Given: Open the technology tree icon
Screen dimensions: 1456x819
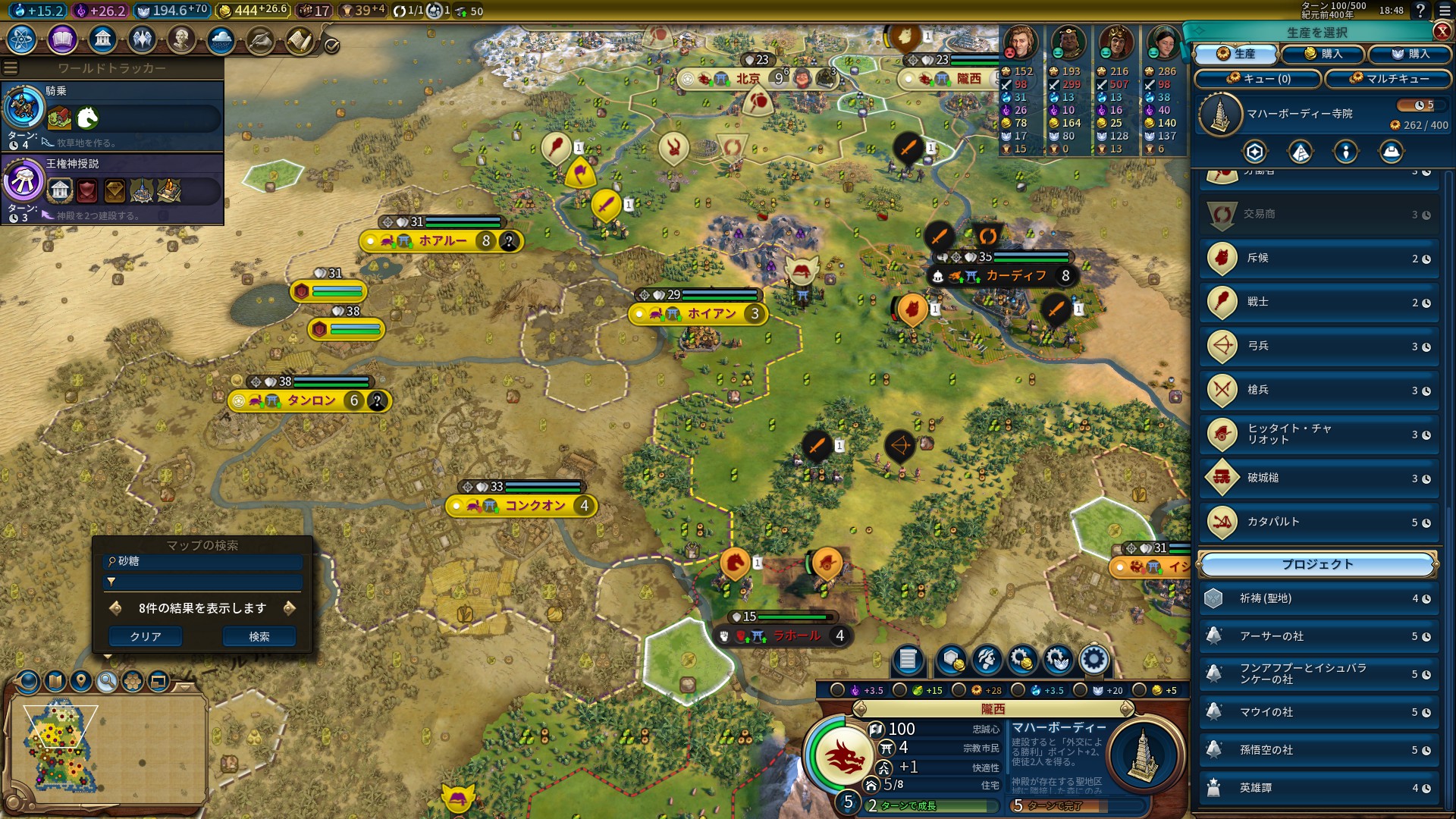Looking at the screenshot, I should pyautogui.click(x=21, y=39).
